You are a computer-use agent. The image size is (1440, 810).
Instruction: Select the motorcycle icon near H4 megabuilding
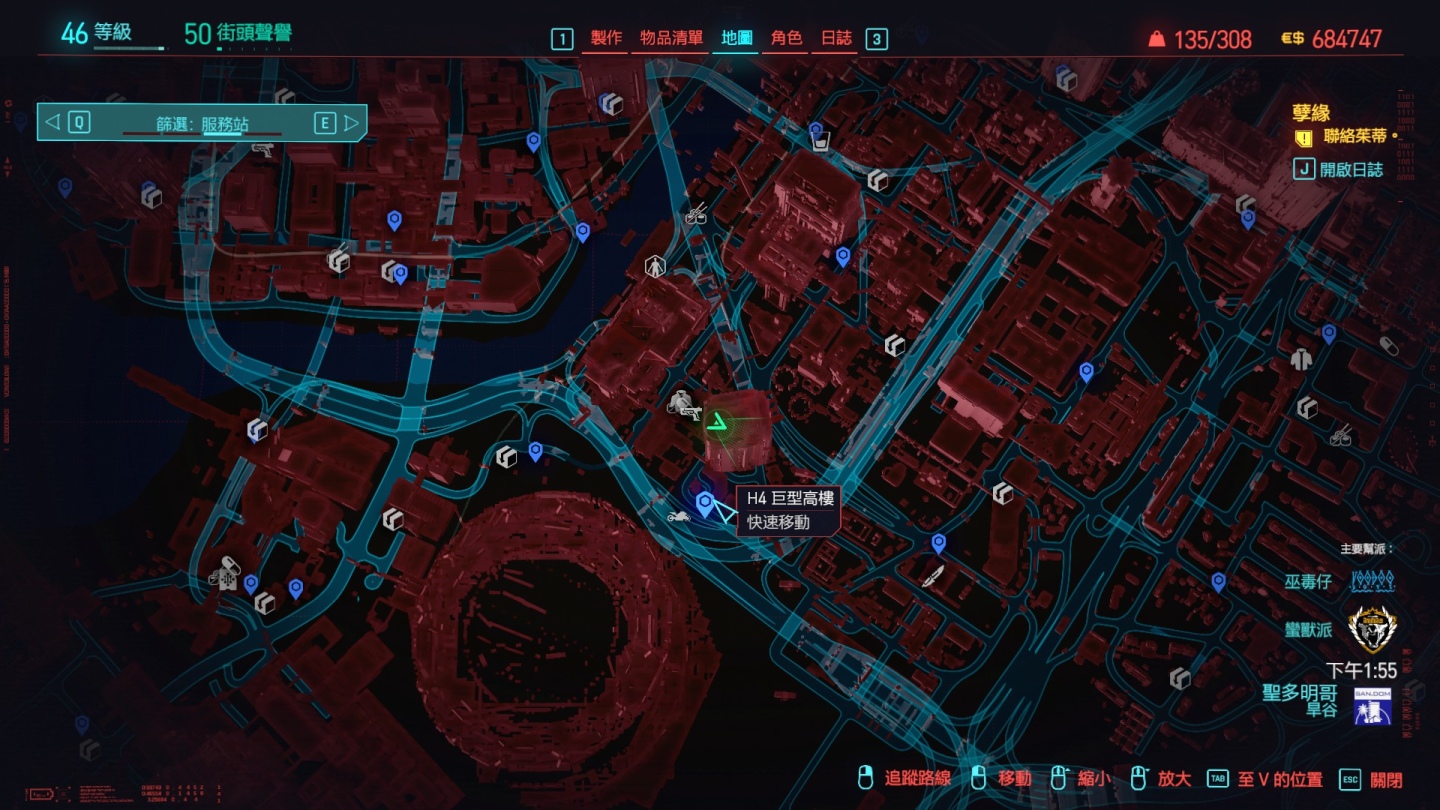point(678,517)
